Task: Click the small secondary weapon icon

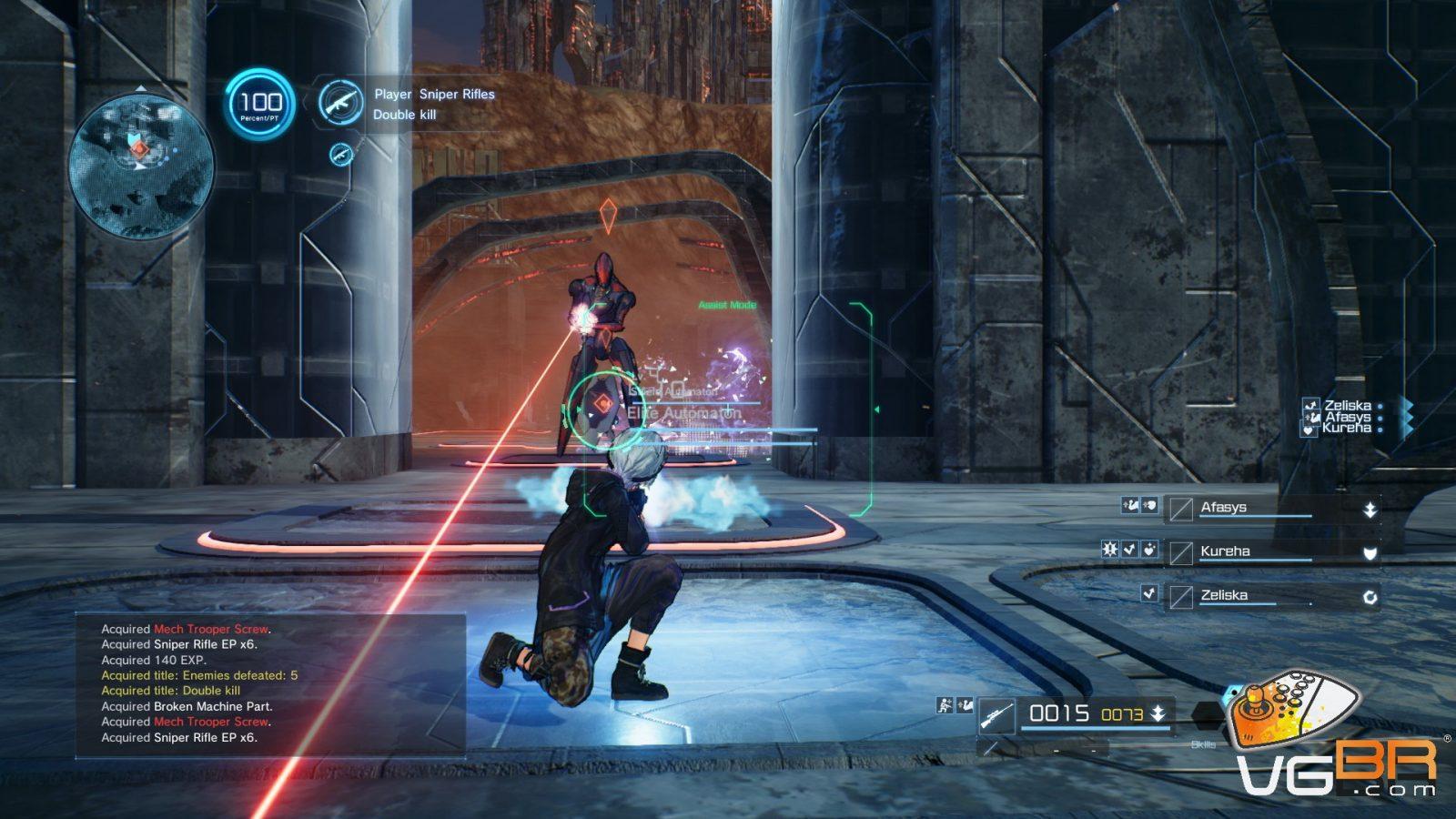Action: click(x=341, y=154)
